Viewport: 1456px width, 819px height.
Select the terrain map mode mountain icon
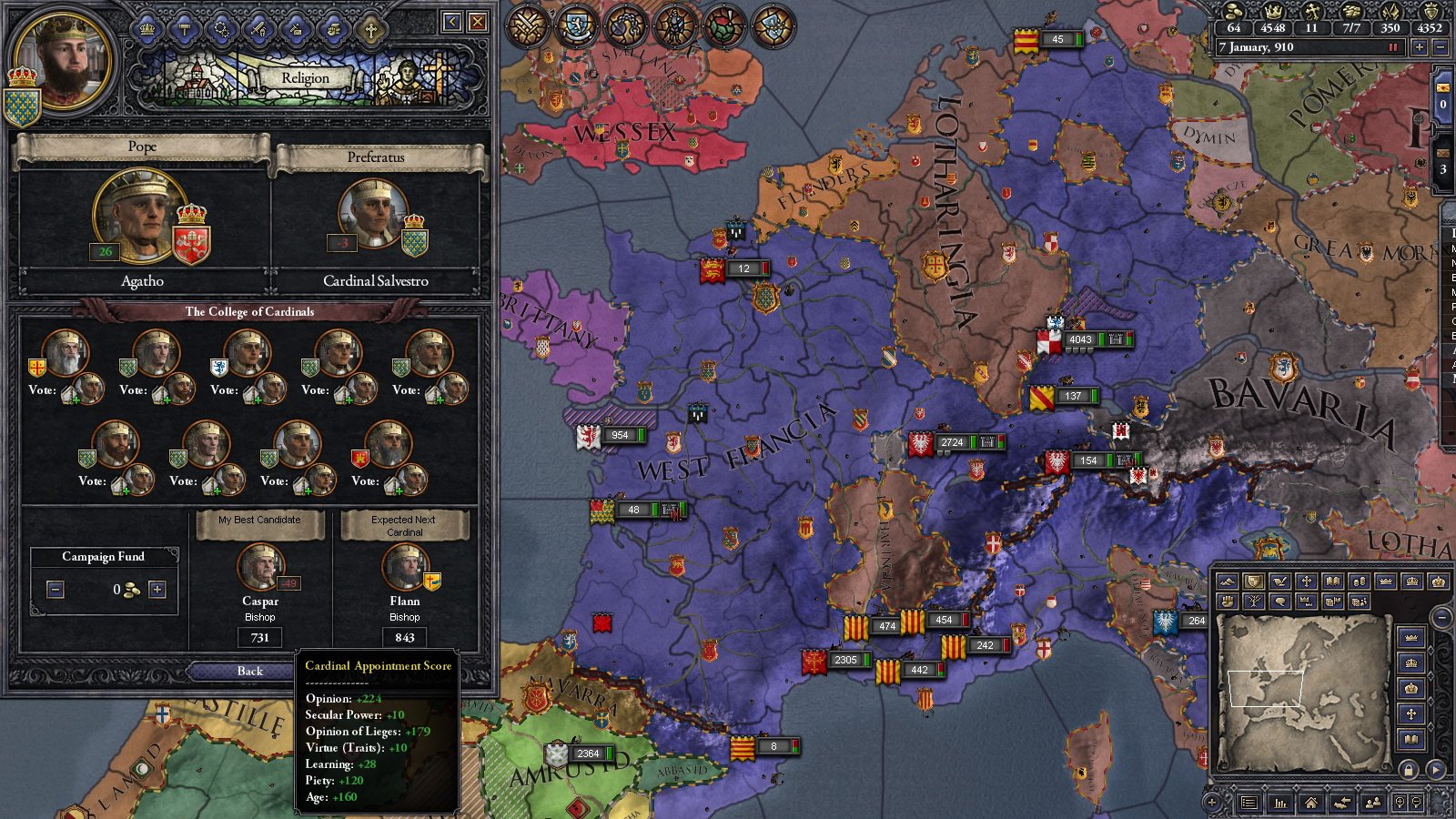tap(1227, 581)
